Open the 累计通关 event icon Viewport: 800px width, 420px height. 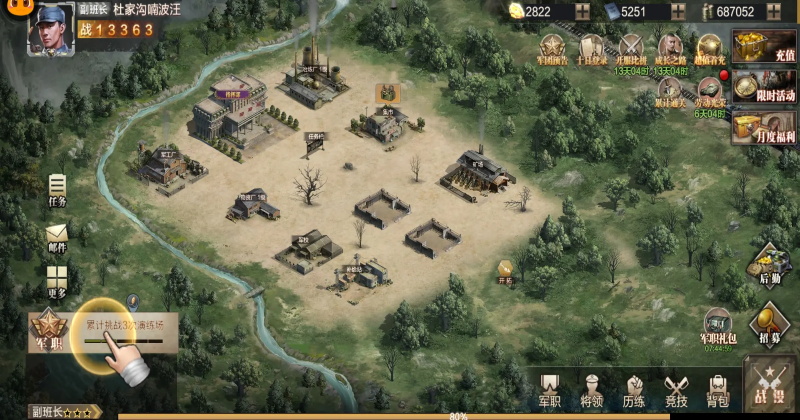(670, 88)
